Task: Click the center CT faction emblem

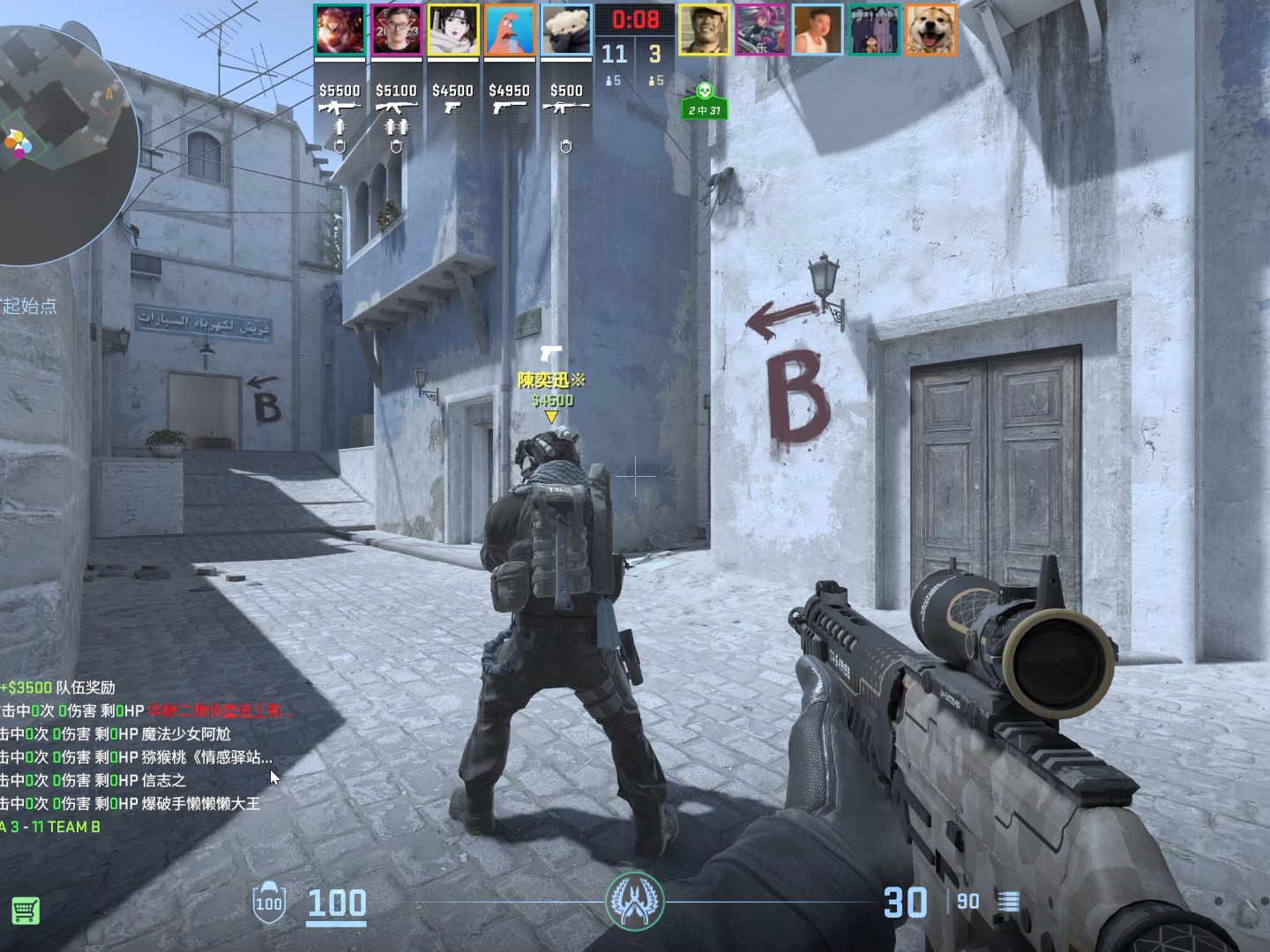Action: (x=634, y=901)
